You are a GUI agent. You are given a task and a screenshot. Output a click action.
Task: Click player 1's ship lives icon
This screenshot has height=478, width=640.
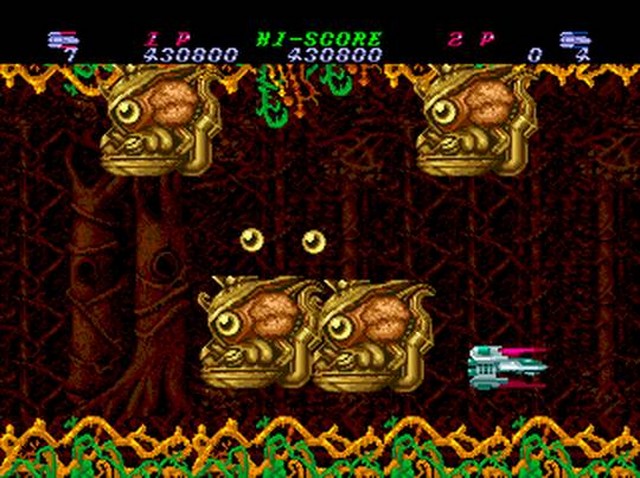tap(62, 40)
